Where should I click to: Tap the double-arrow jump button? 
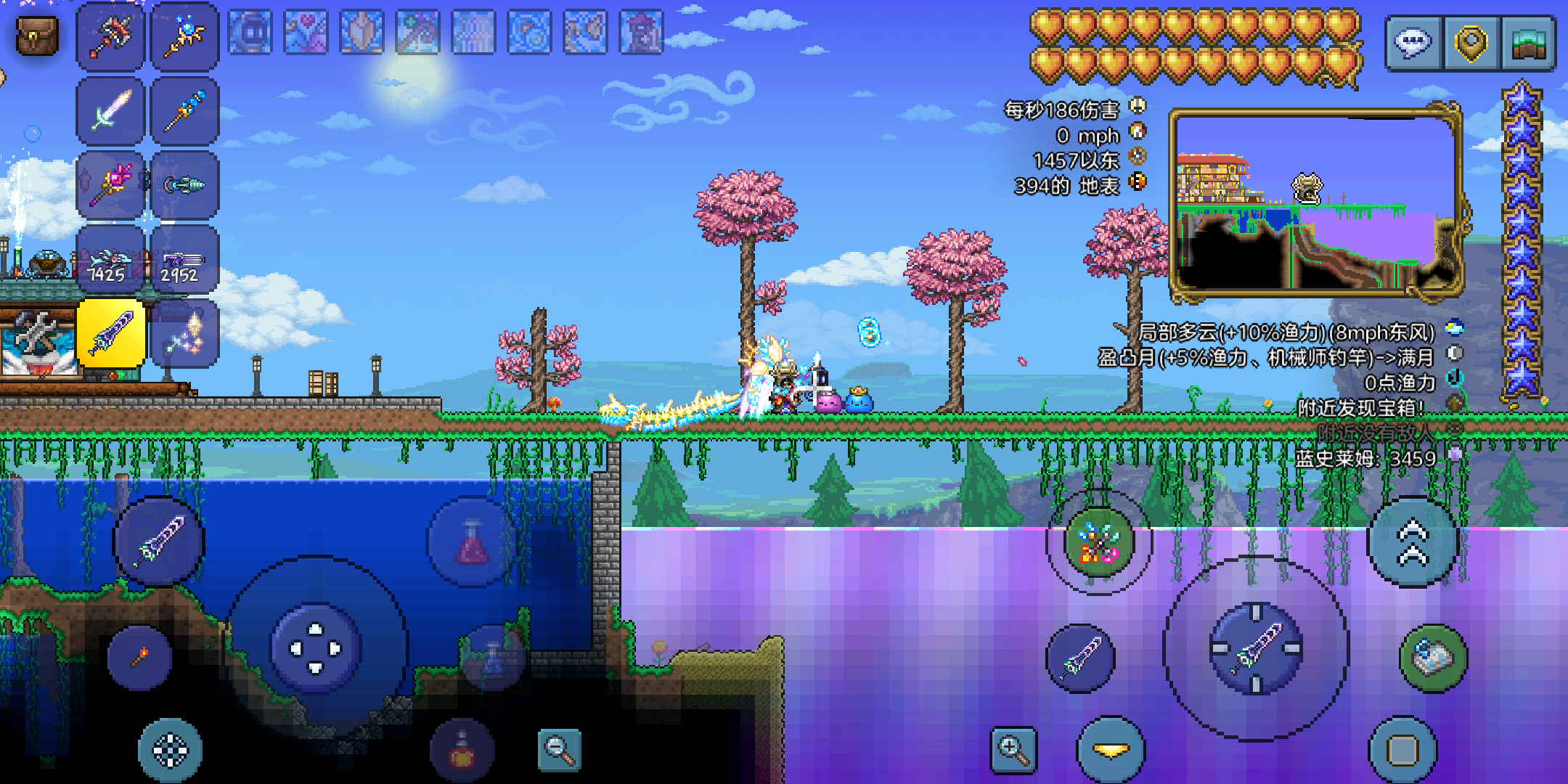1413,542
